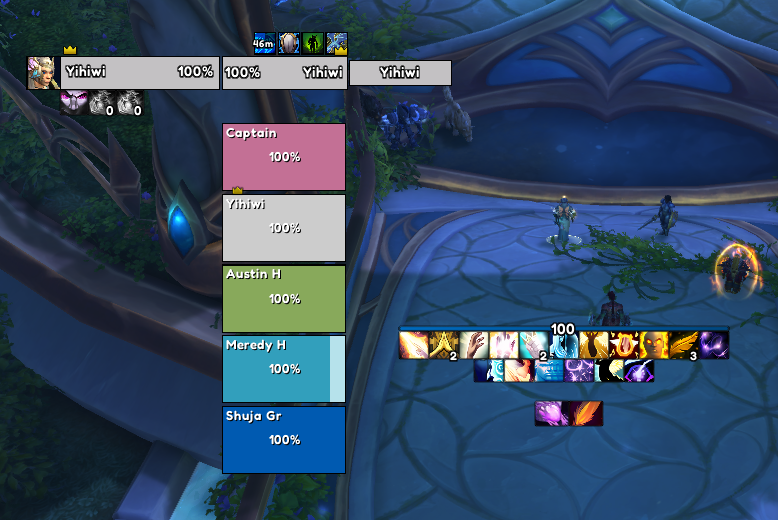The width and height of the screenshot is (778, 520).
Task: Click the Shuja Gr party frame
Action: tap(284, 439)
